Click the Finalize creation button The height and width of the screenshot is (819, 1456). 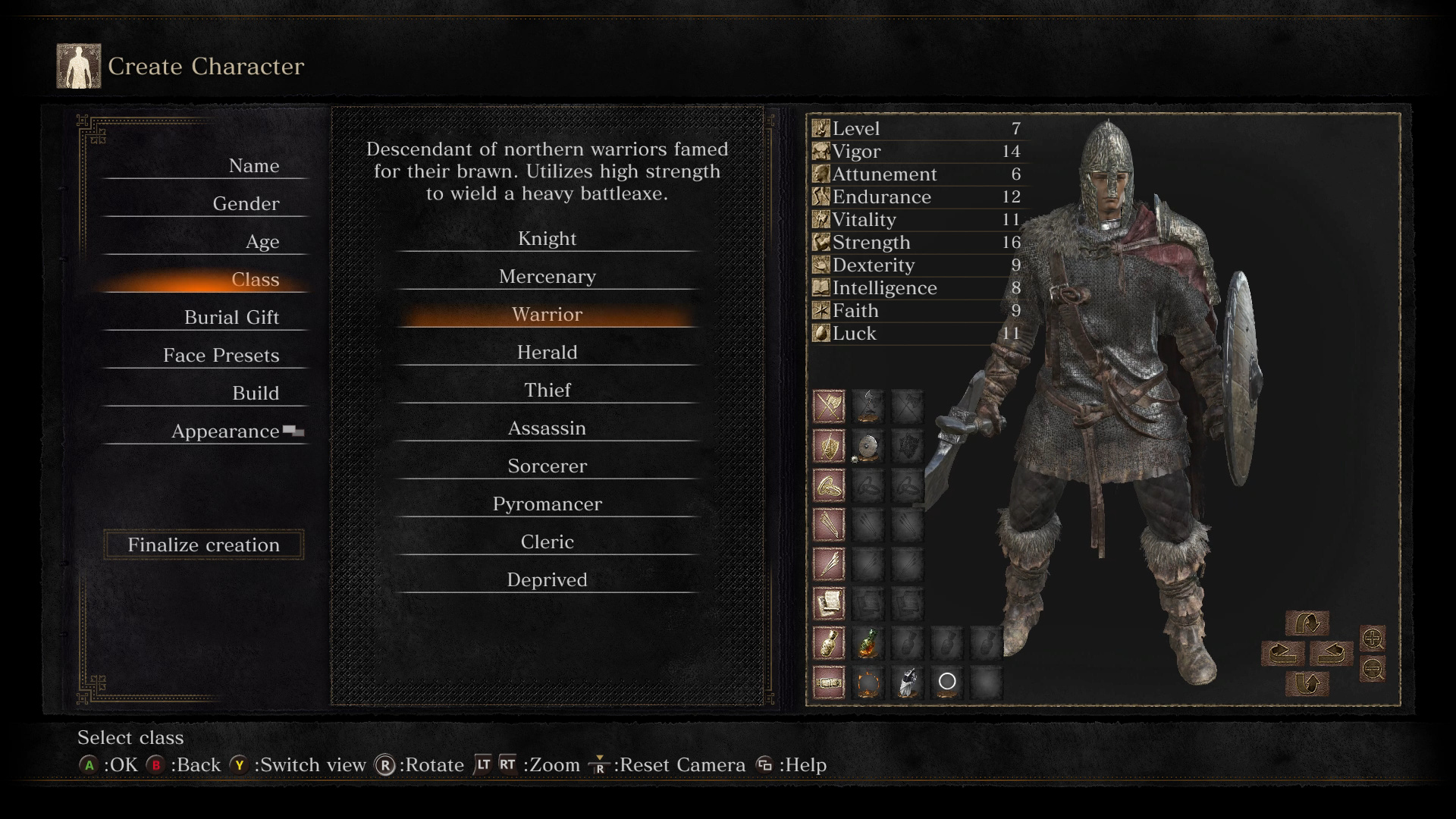[203, 544]
